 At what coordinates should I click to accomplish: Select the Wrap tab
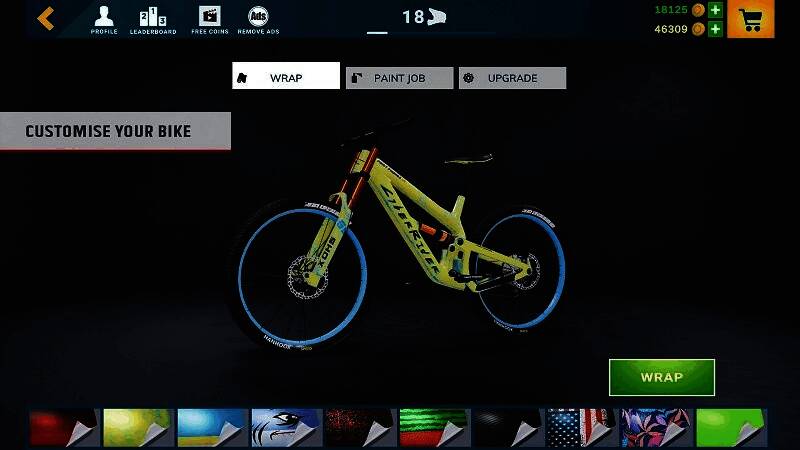[286, 77]
